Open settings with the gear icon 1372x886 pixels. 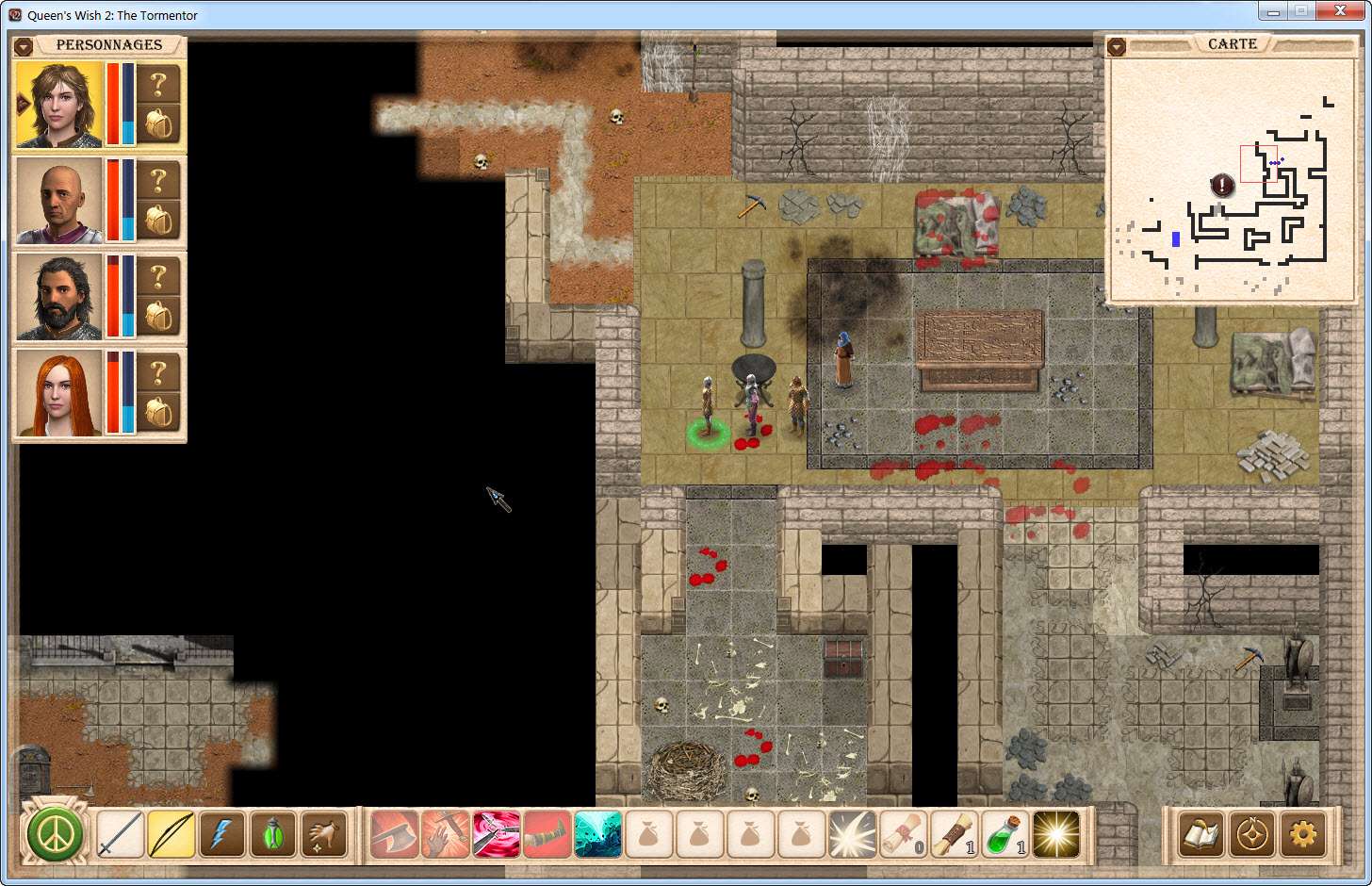click(1302, 834)
